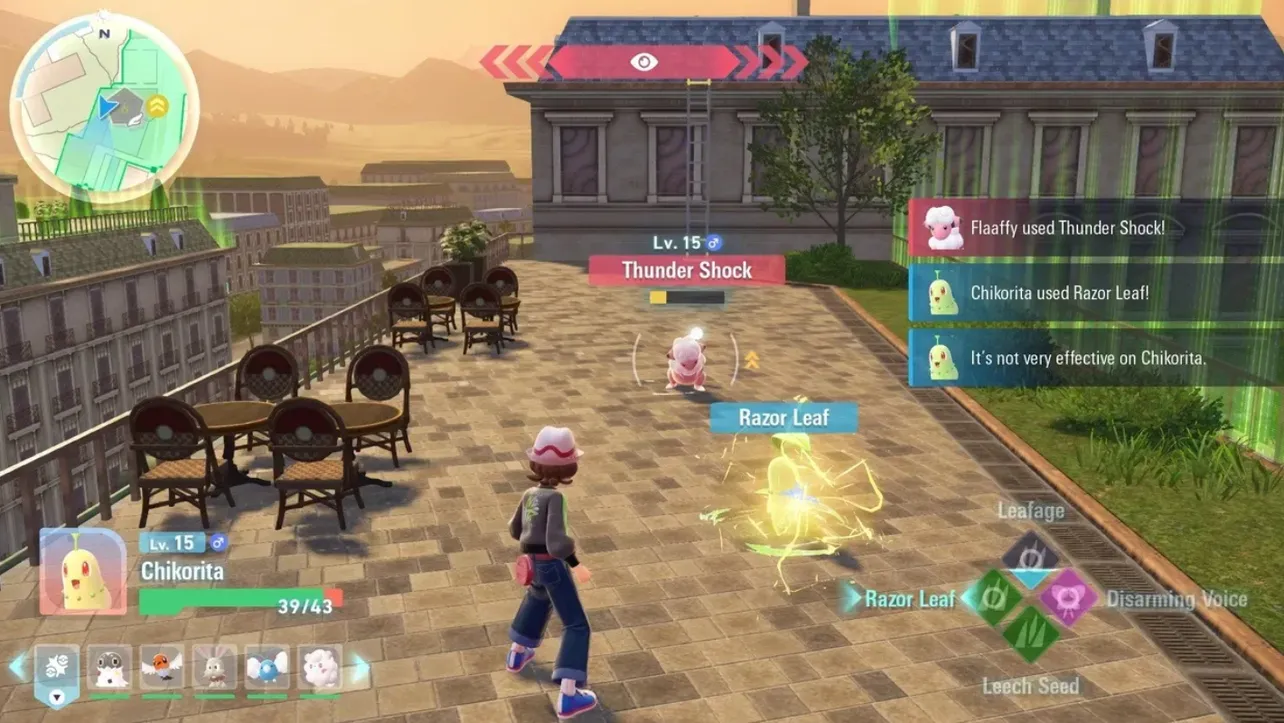Select Bunnelby from the party bar
The width and height of the screenshot is (1284, 723).
click(214, 668)
